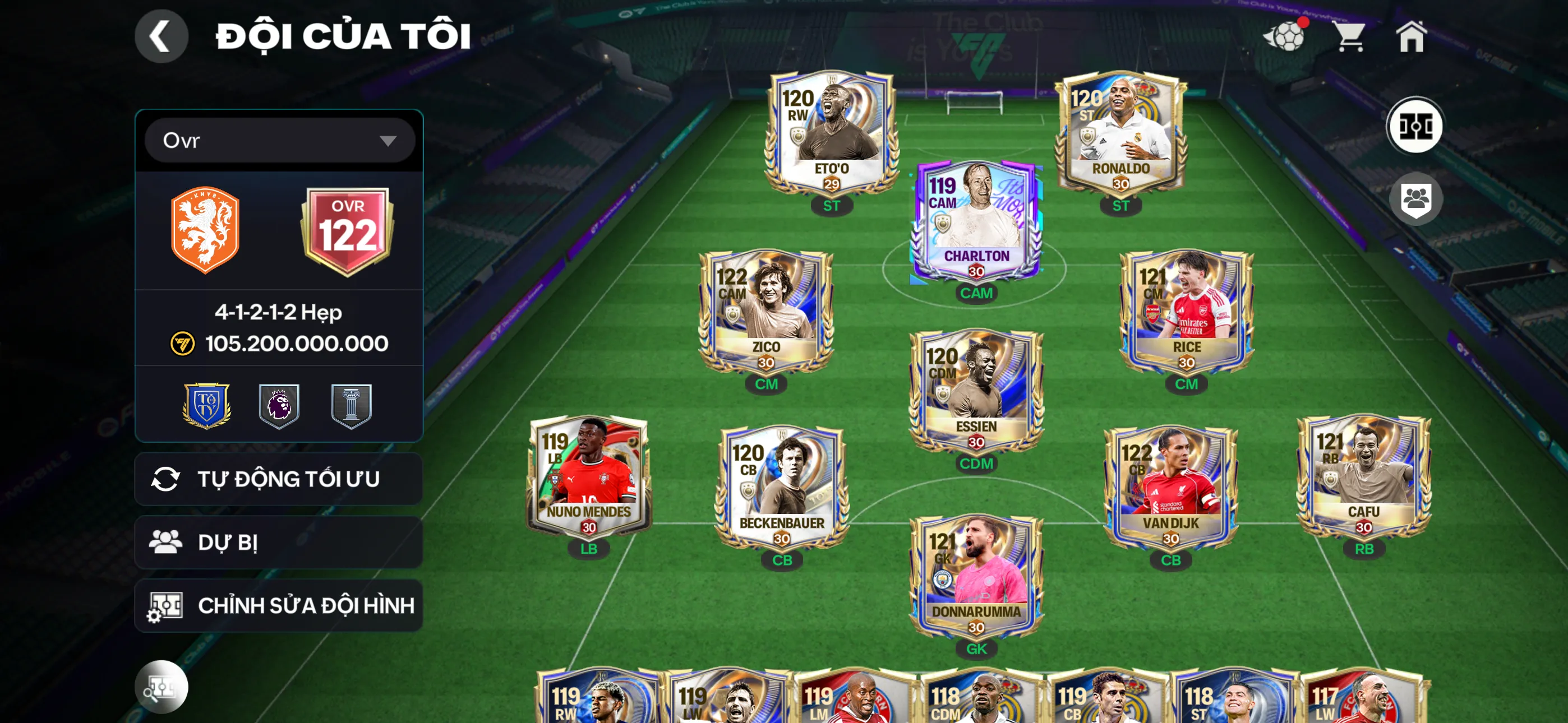Open the Dự Bị substitutes list
1568x723 pixels.
click(x=279, y=543)
